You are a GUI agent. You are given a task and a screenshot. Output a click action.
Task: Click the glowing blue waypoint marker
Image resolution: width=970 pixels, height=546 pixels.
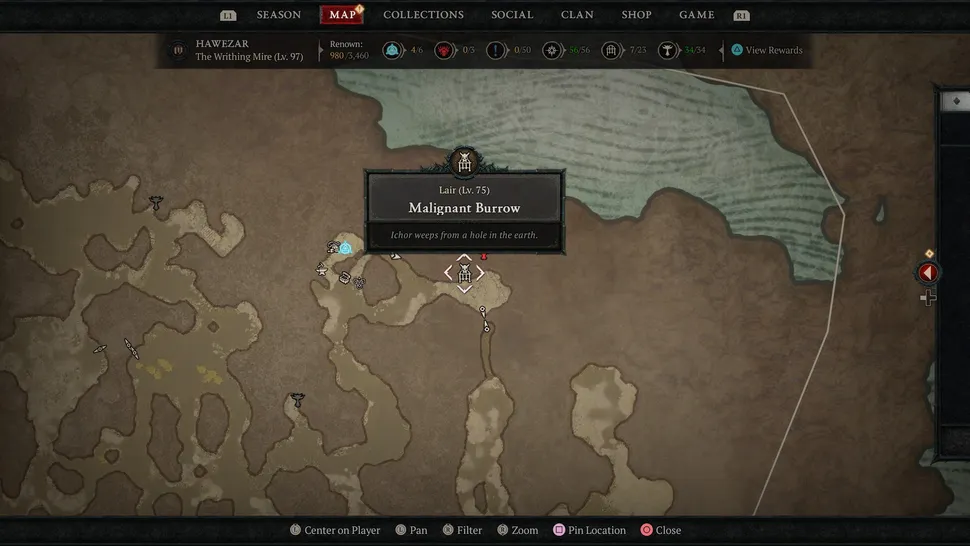[345, 247]
